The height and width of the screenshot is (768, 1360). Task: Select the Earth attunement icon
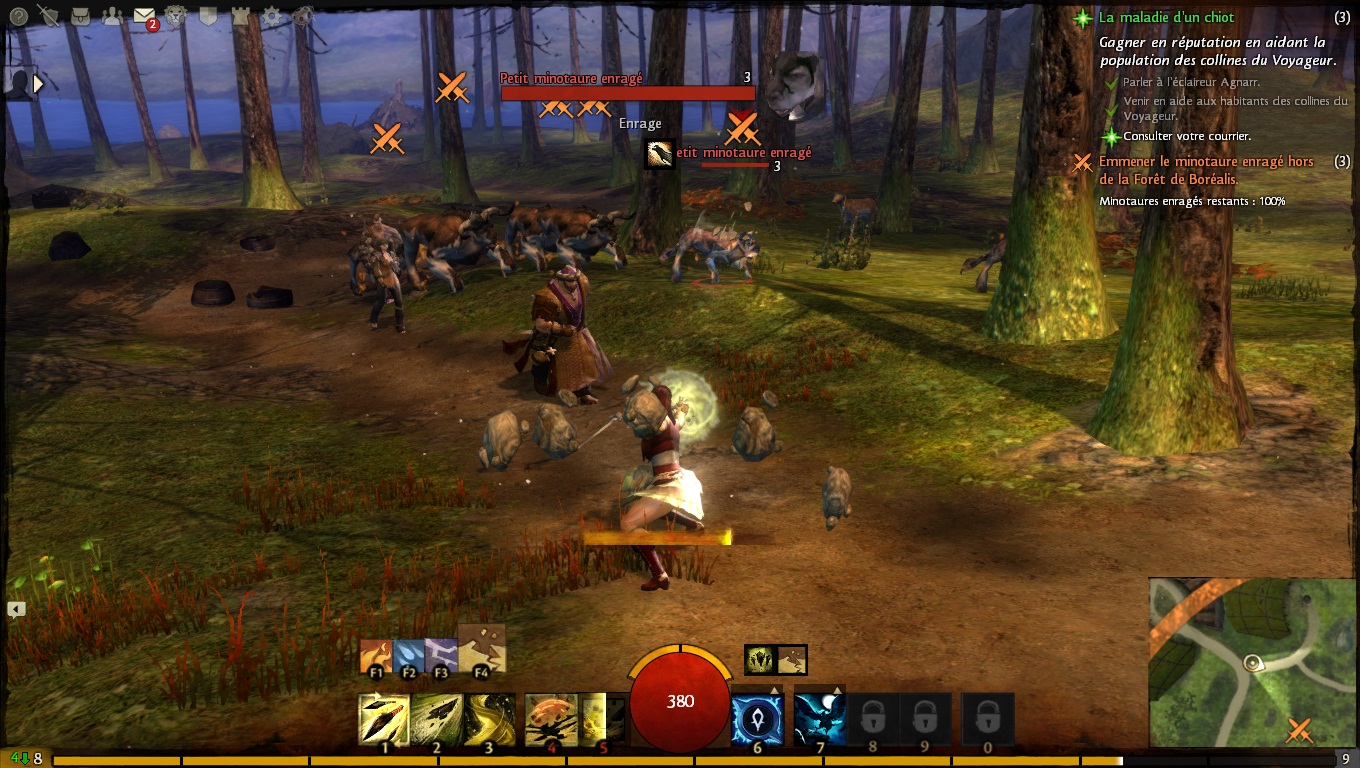coord(481,650)
